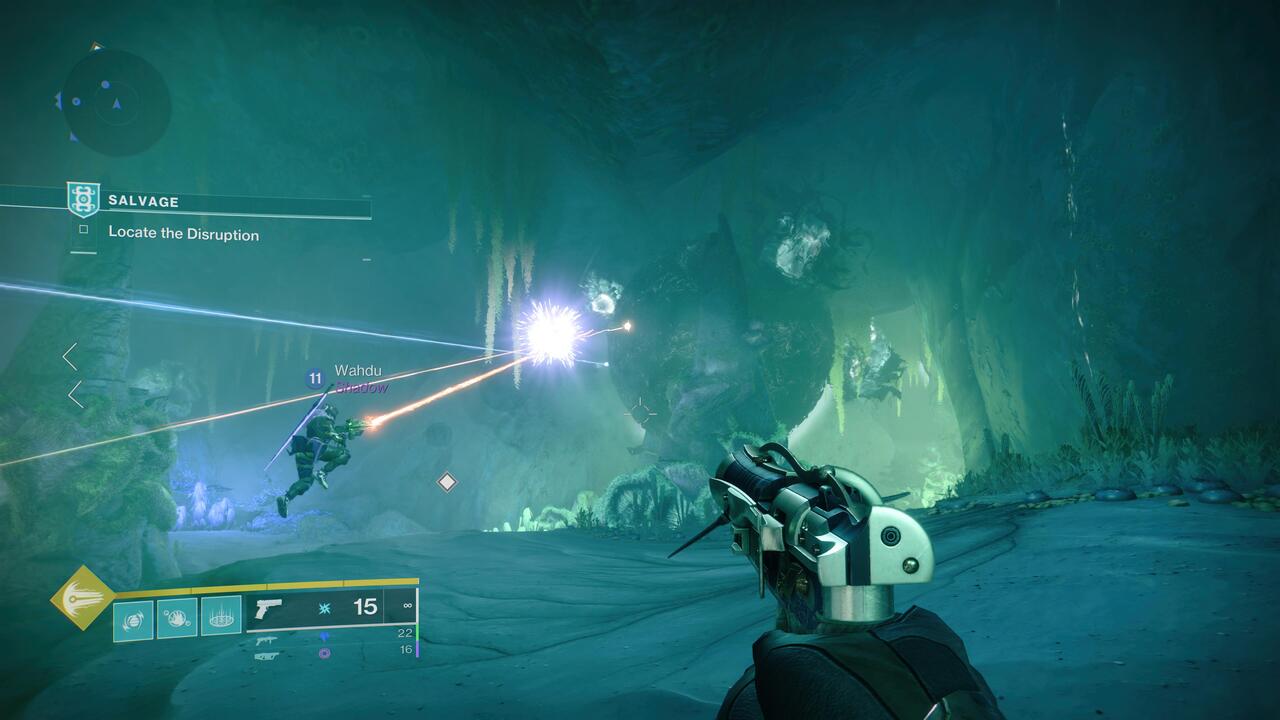Toggle the purple power ammo indicator
1280x720 pixels.
pos(322,655)
